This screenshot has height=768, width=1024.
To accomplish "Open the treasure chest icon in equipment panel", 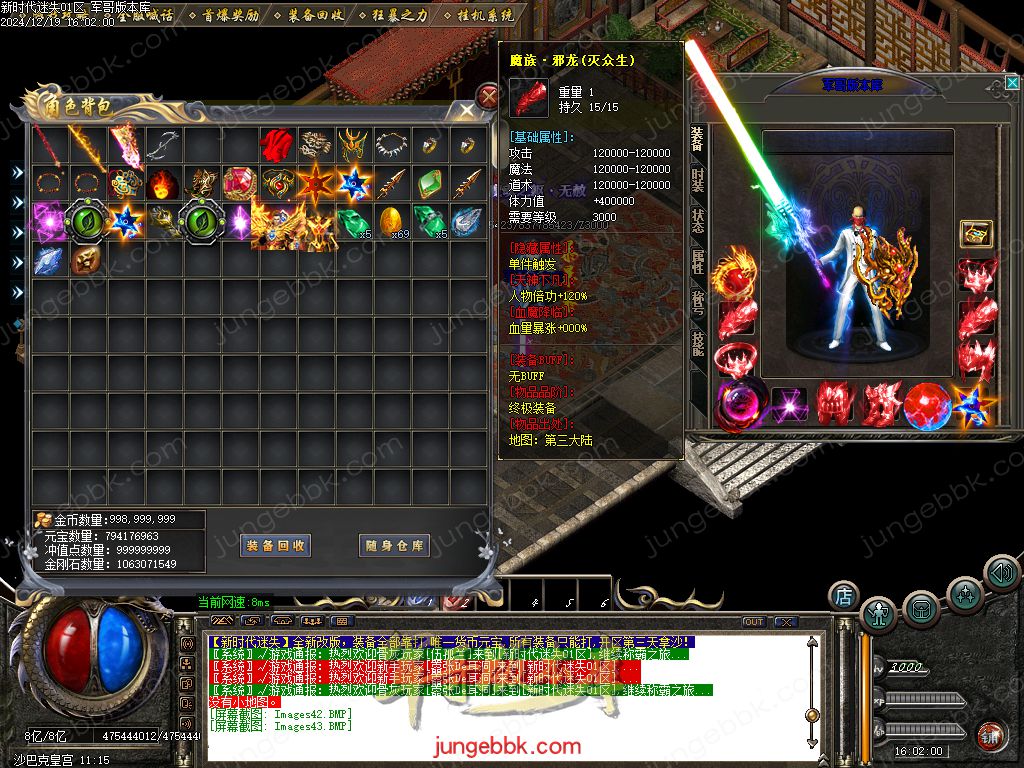I will click(x=976, y=234).
